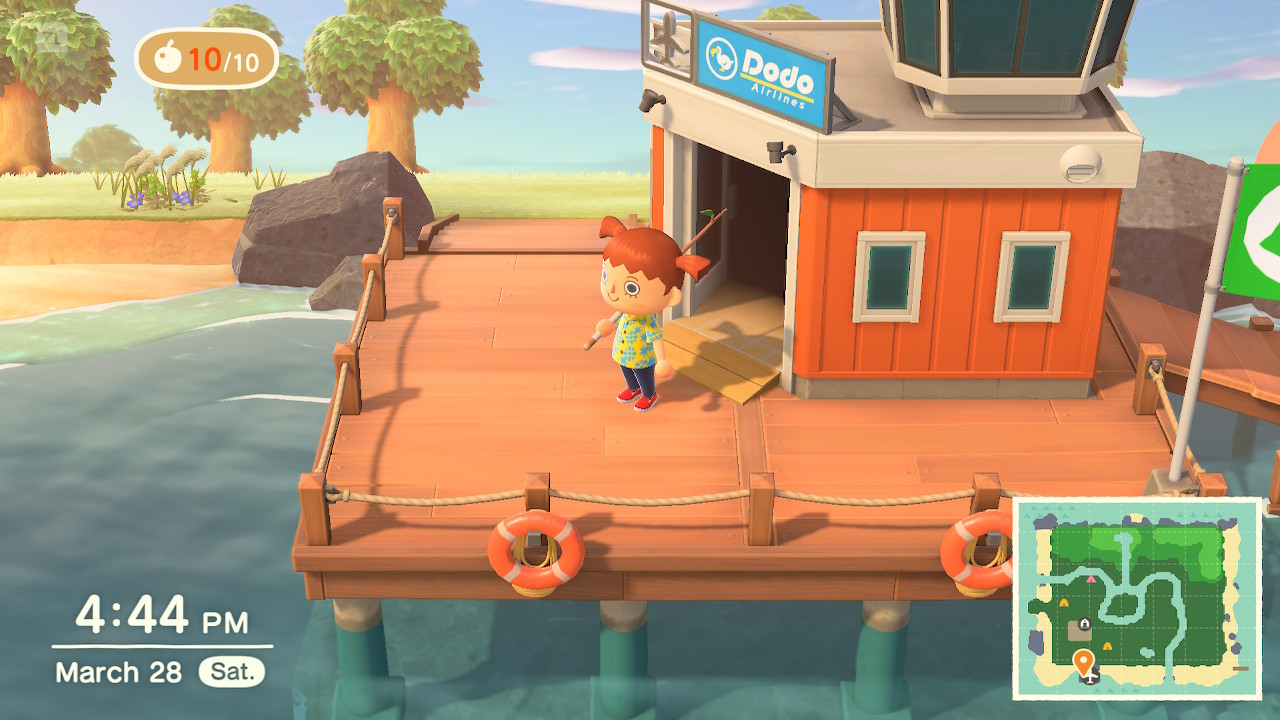This screenshot has width=1280, height=720.
Task: Click the pink flag marker on the minimap
Action: (x=1091, y=580)
